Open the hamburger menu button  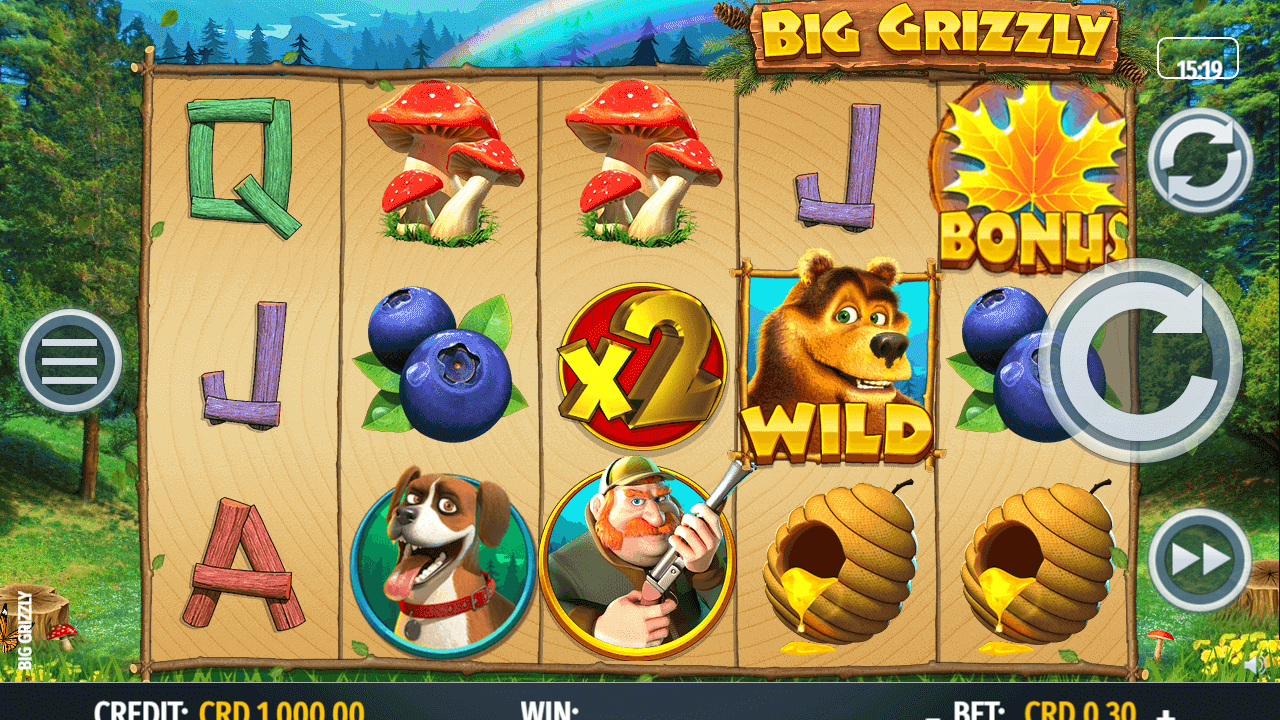pos(70,360)
